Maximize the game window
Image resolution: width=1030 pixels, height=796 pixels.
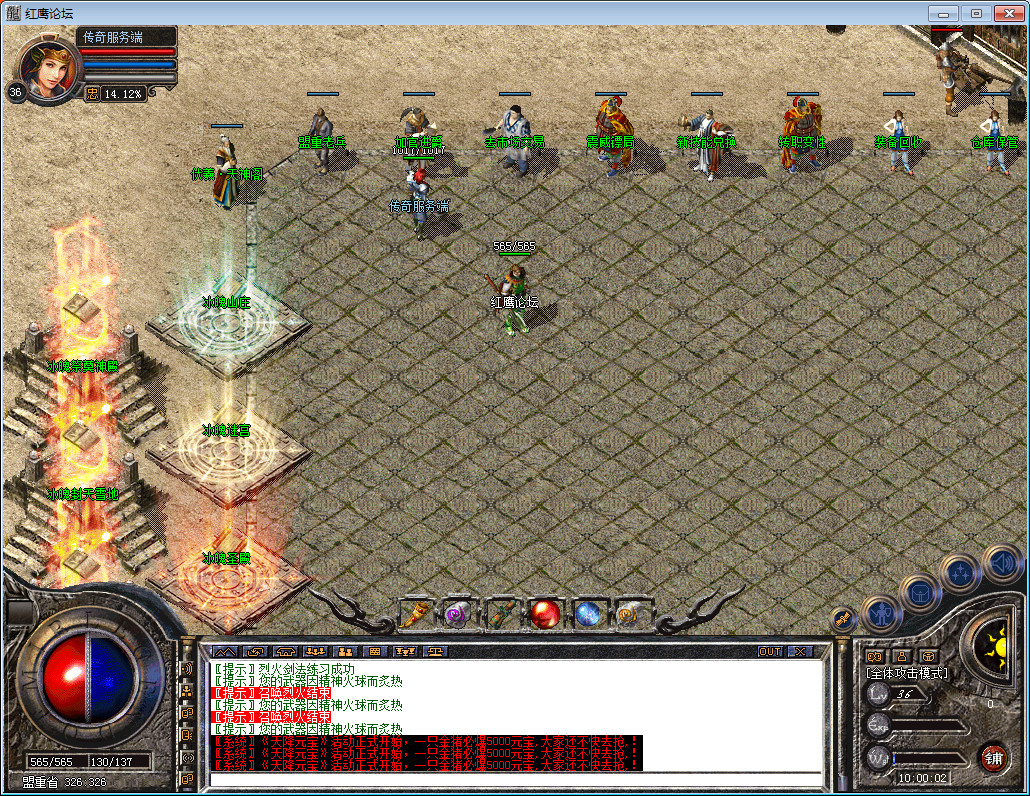pos(976,13)
